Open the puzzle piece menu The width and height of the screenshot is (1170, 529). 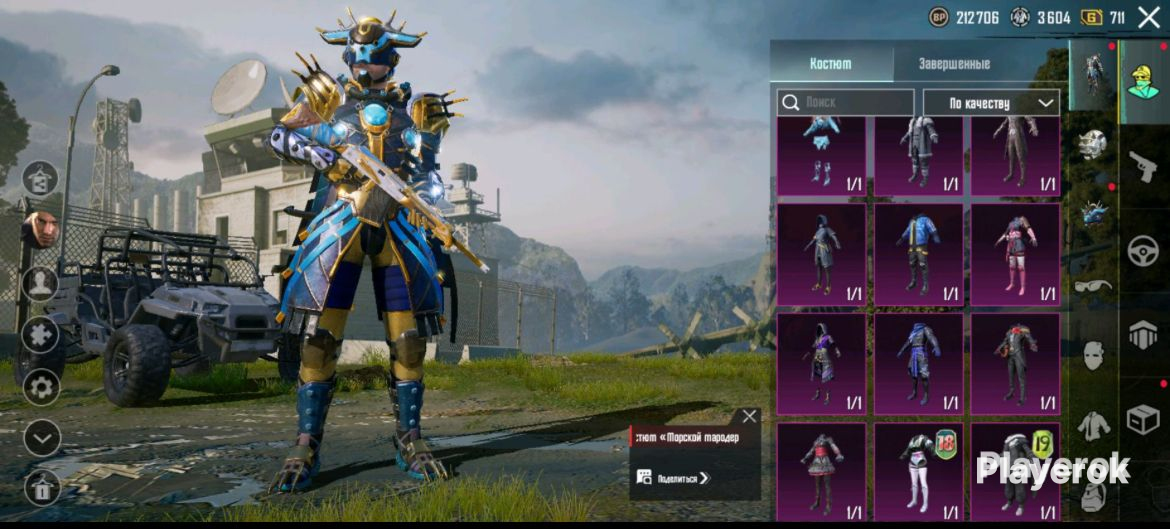point(41,335)
